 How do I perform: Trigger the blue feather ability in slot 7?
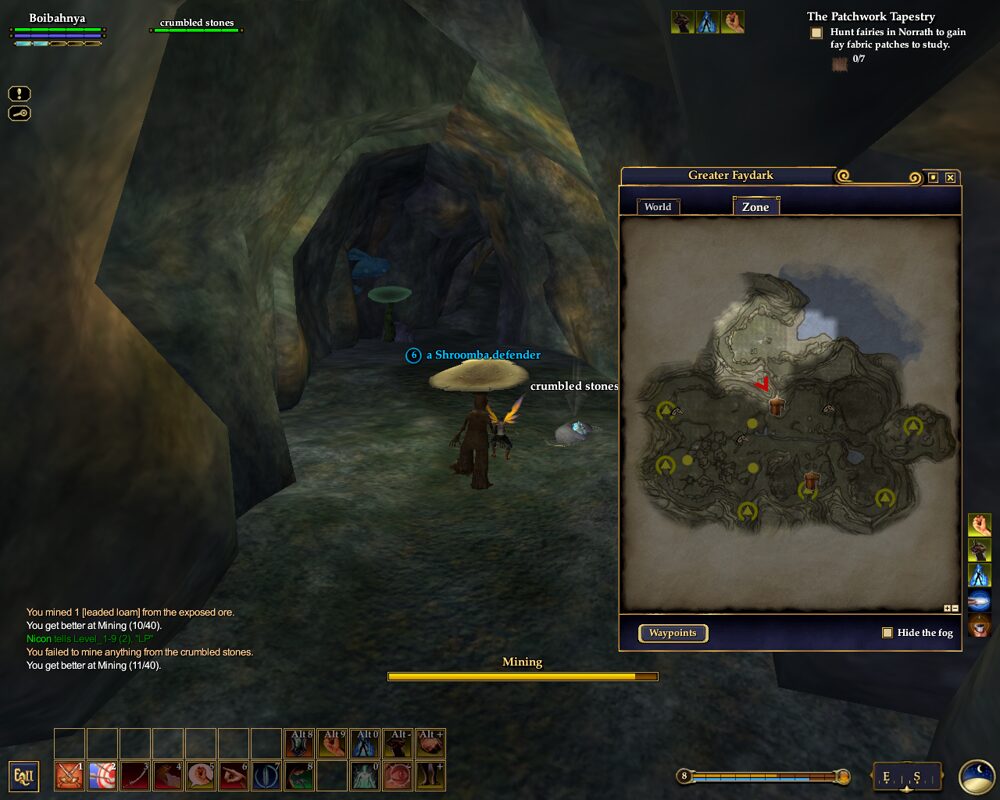click(267, 776)
